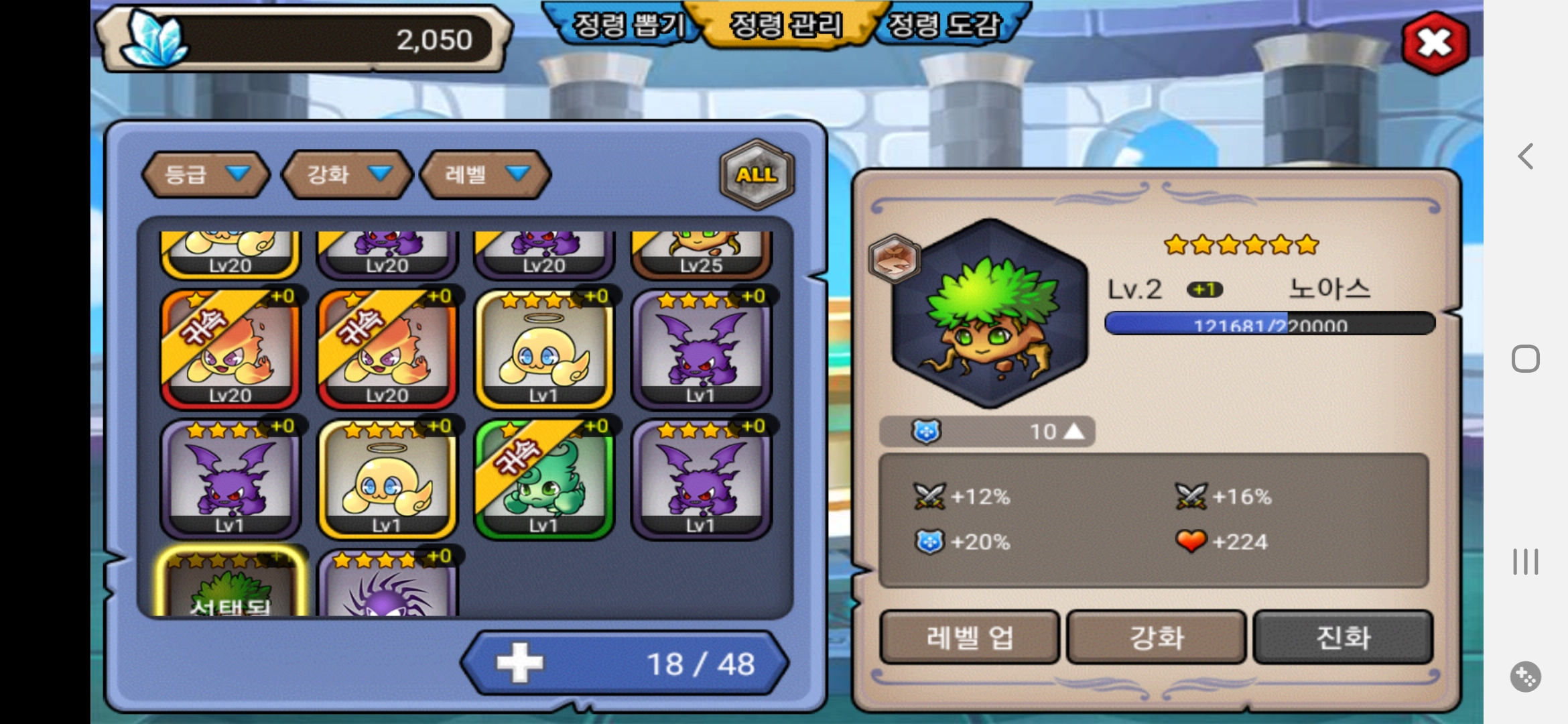Screen dimensions: 1568x724
Task: Open the 등급 filter dropdown
Action: click(206, 174)
